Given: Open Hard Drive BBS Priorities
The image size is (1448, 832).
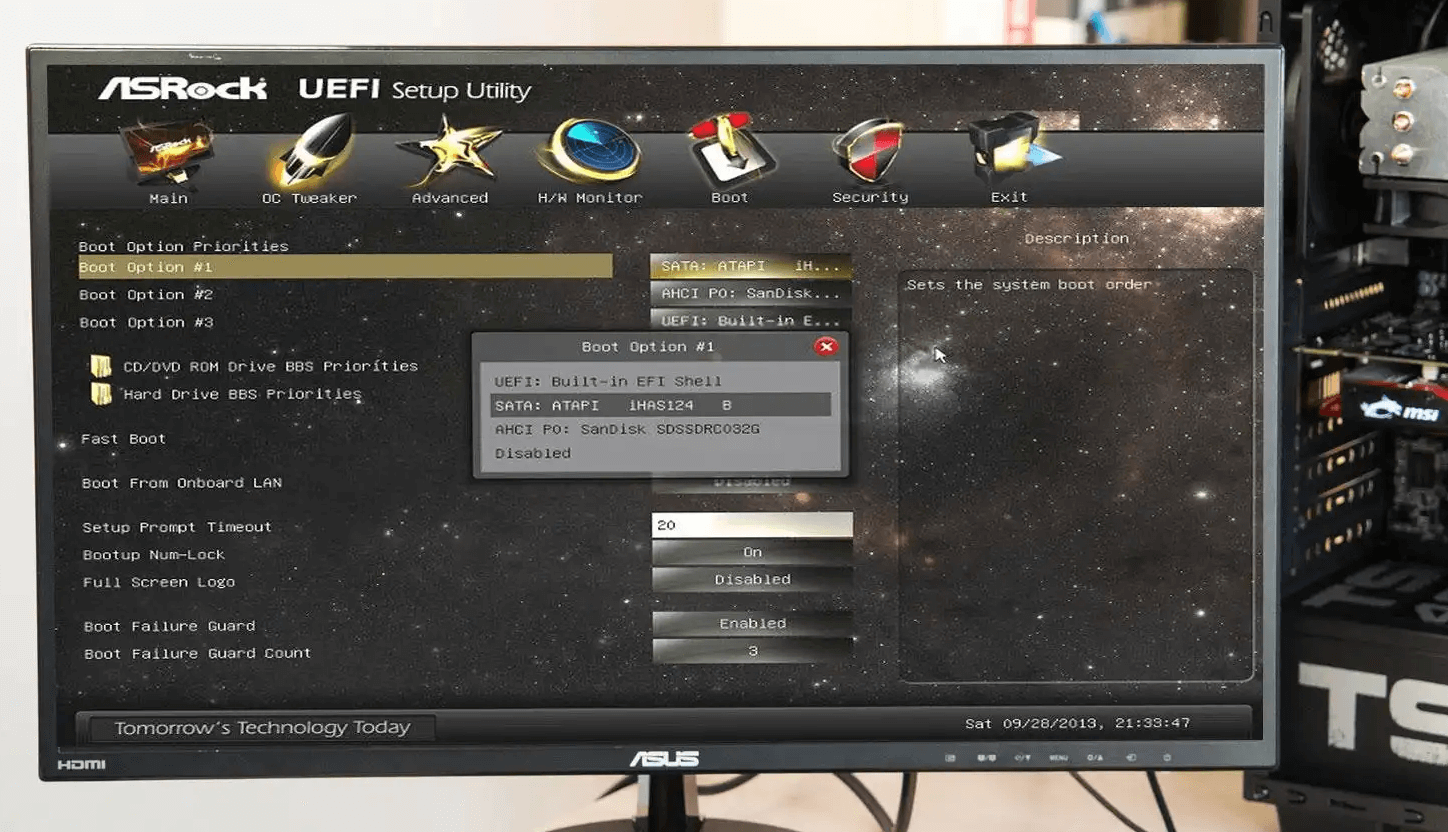Looking at the screenshot, I should (242, 394).
